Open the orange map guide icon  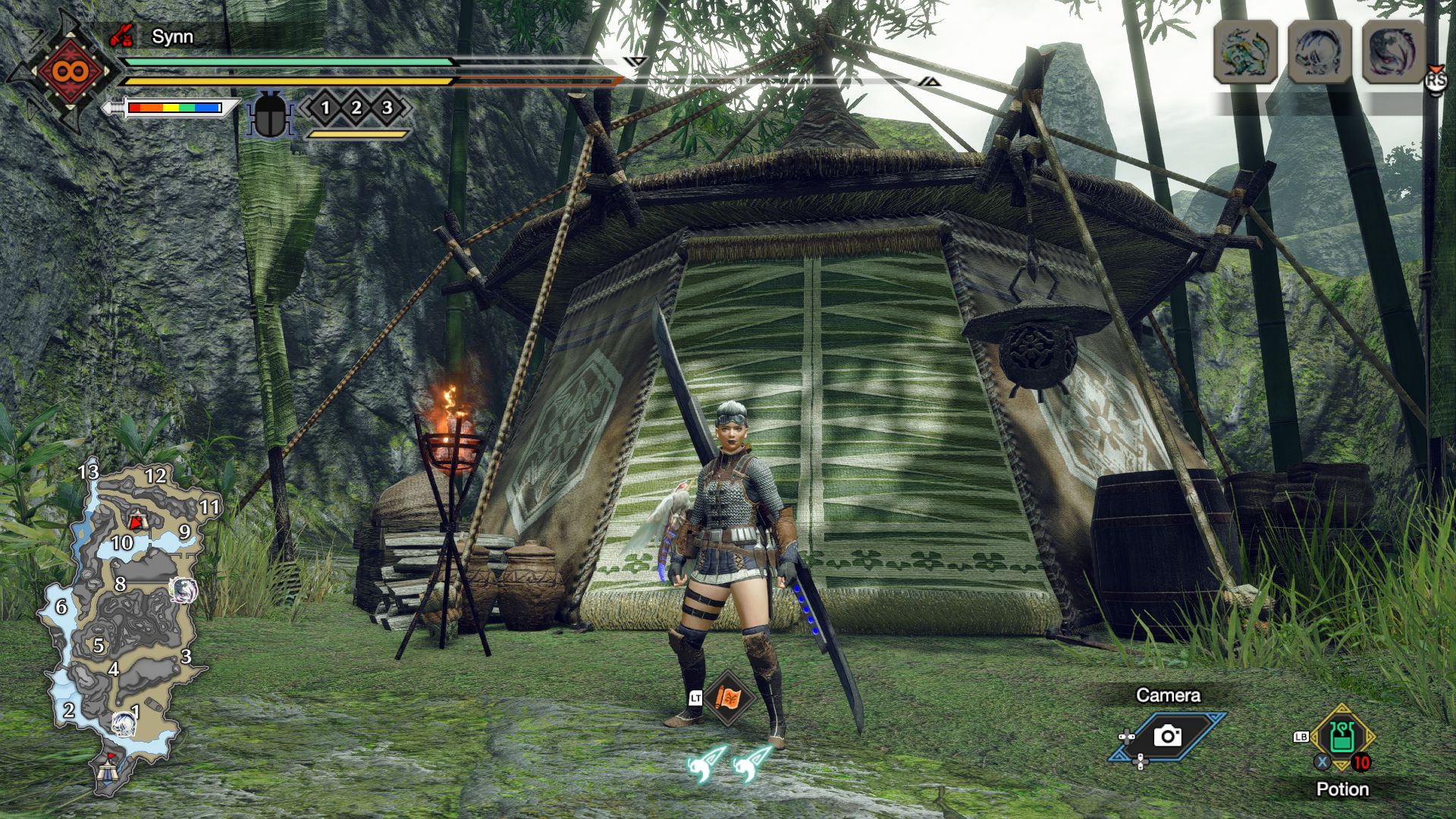[x=728, y=698]
